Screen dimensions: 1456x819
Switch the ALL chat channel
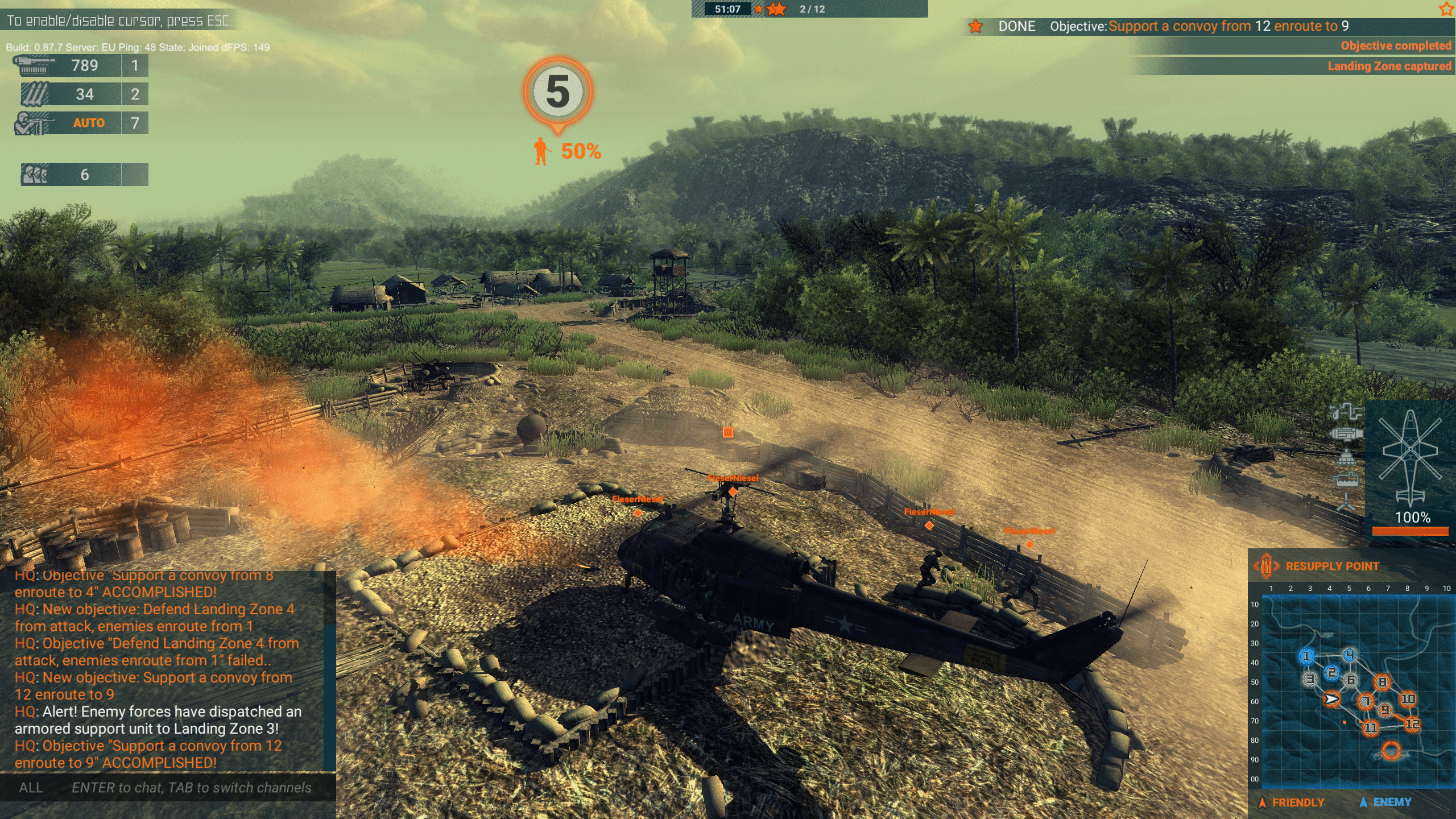coord(31,788)
